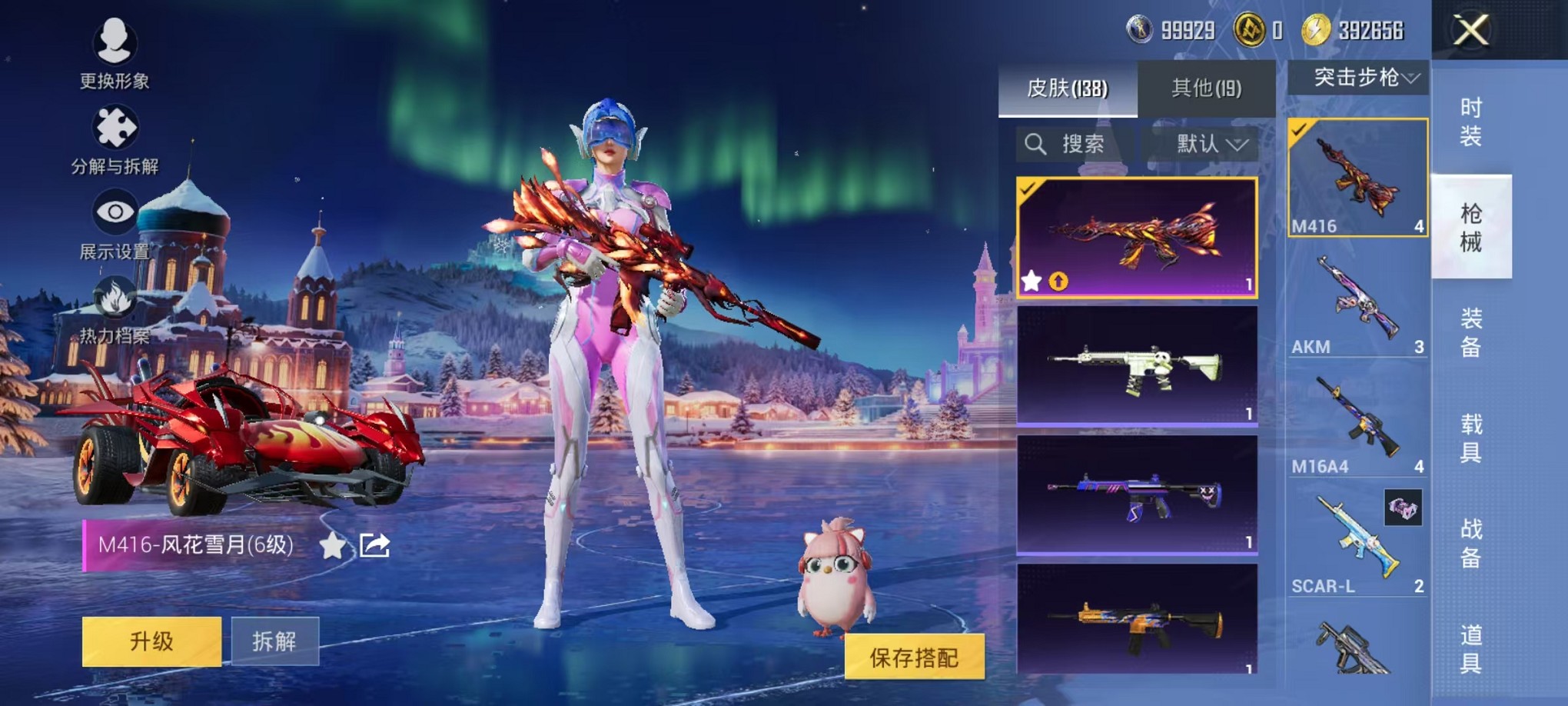Image resolution: width=1568 pixels, height=706 pixels.
Task: Close the inventory screen with the X
Action: tap(1470, 31)
